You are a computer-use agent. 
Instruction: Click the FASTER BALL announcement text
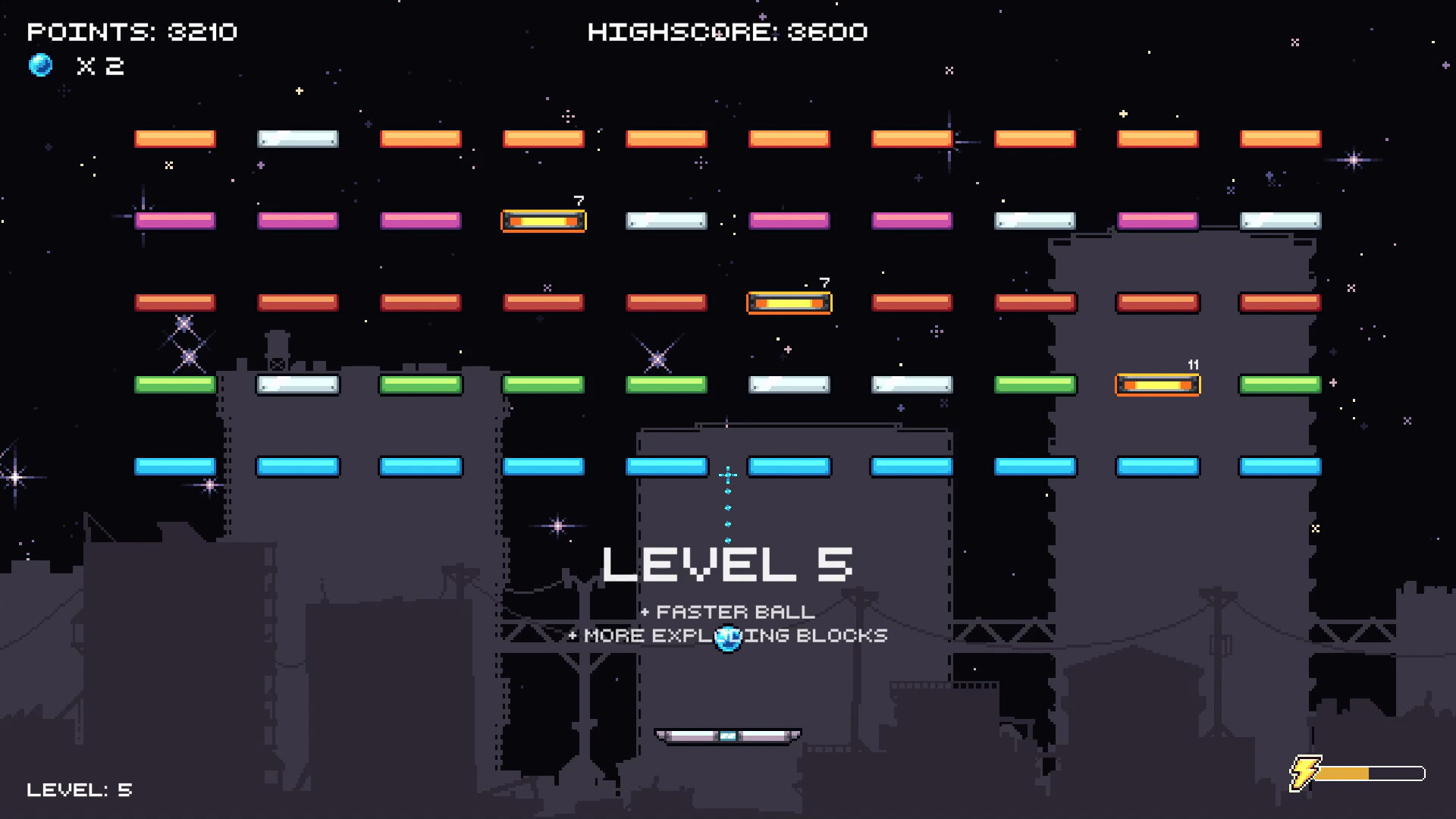click(x=726, y=612)
